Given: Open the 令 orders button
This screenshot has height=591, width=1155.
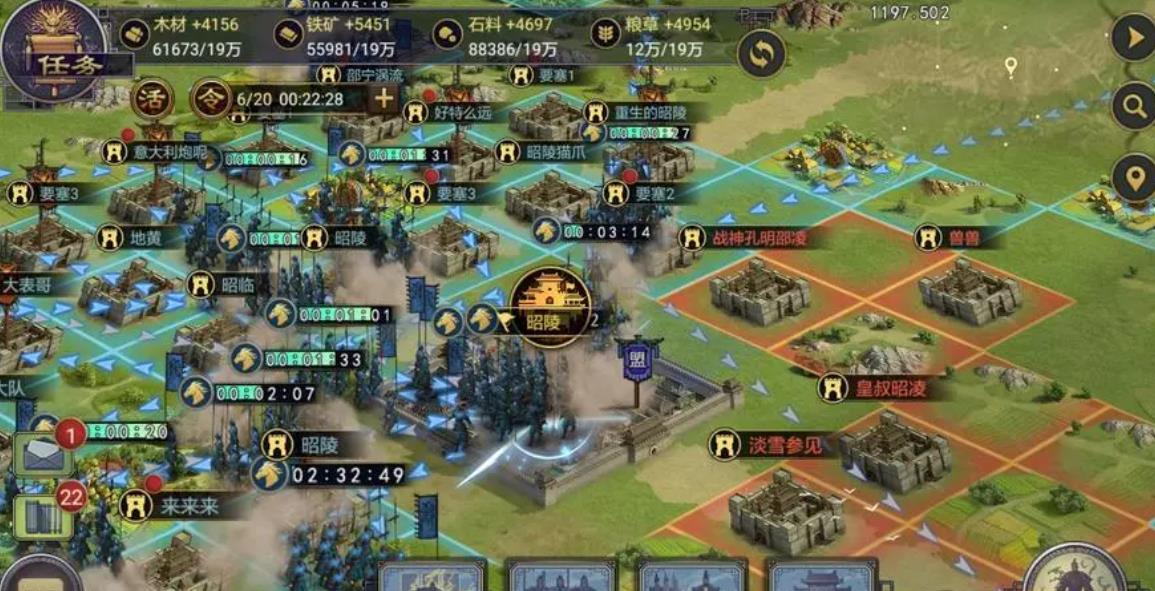Looking at the screenshot, I should [211, 99].
